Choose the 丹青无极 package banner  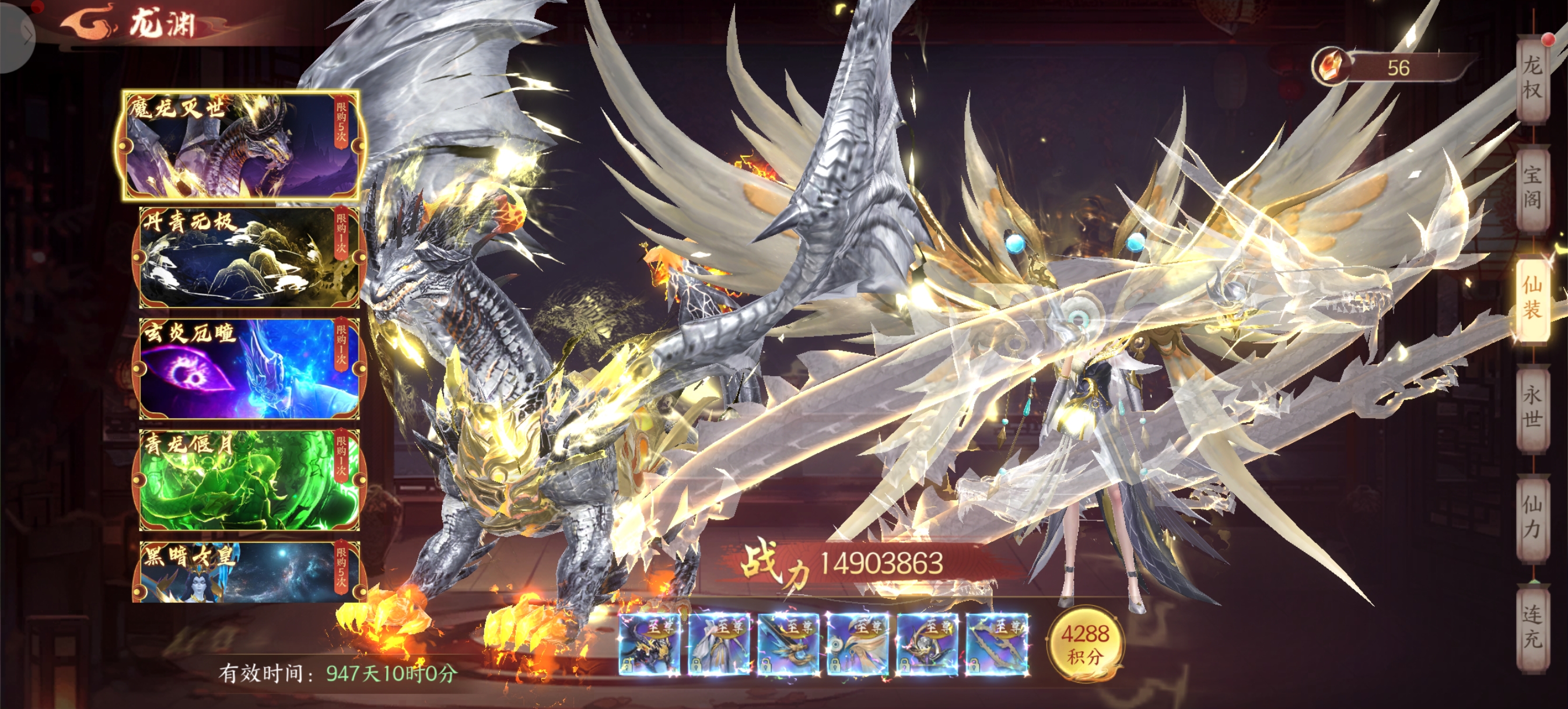(249, 258)
